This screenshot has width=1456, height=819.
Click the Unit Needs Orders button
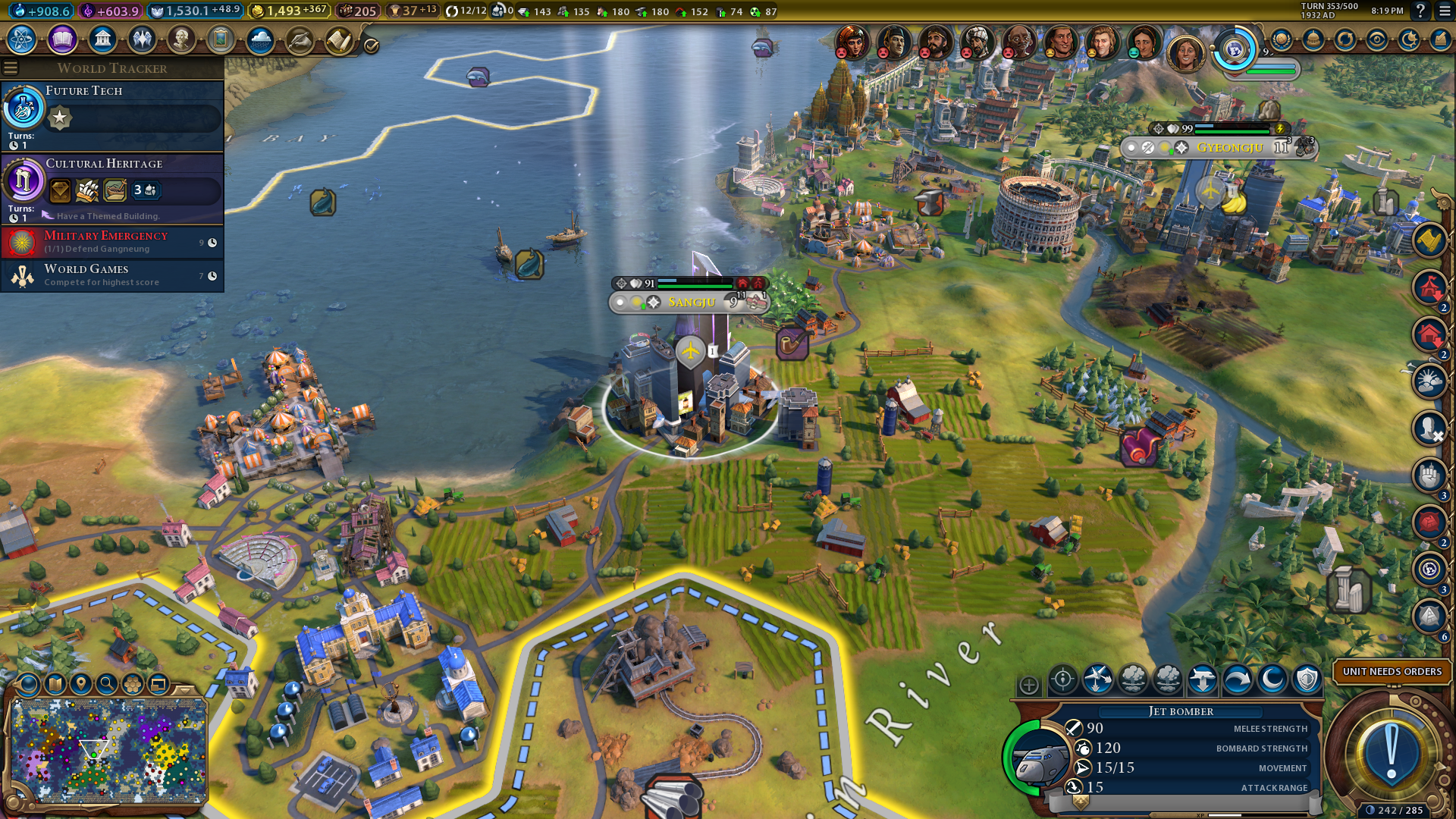click(x=1392, y=672)
